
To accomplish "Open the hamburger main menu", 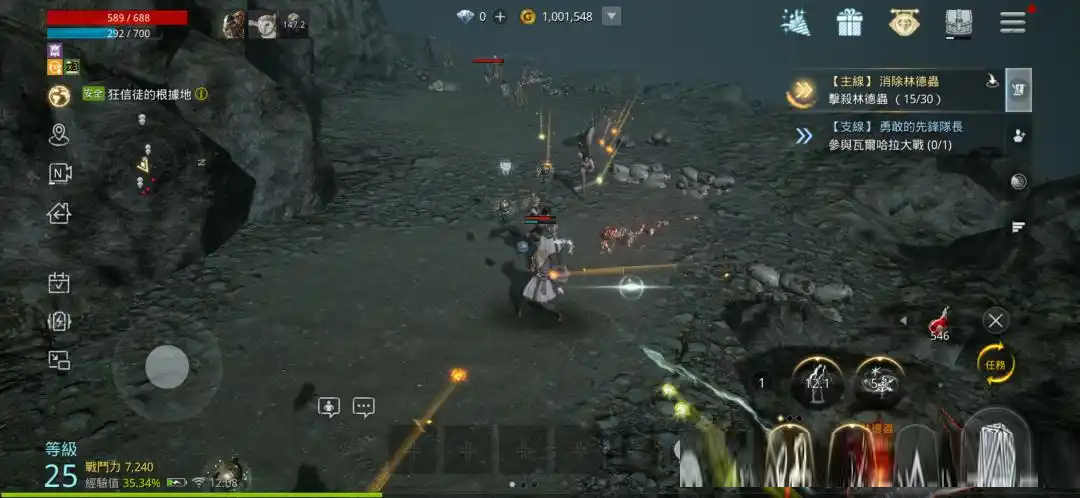I will (1012, 22).
